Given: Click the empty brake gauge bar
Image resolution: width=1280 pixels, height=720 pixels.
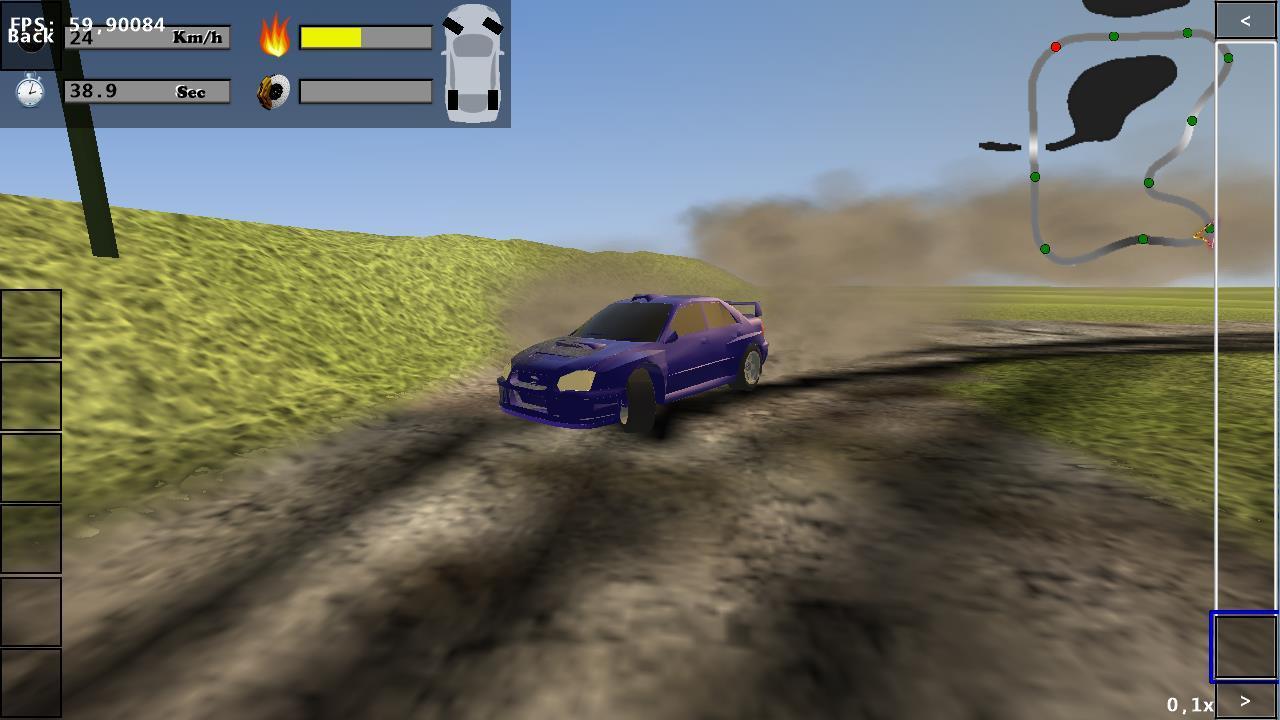Looking at the screenshot, I should pyautogui.click(x=365, y=91).
